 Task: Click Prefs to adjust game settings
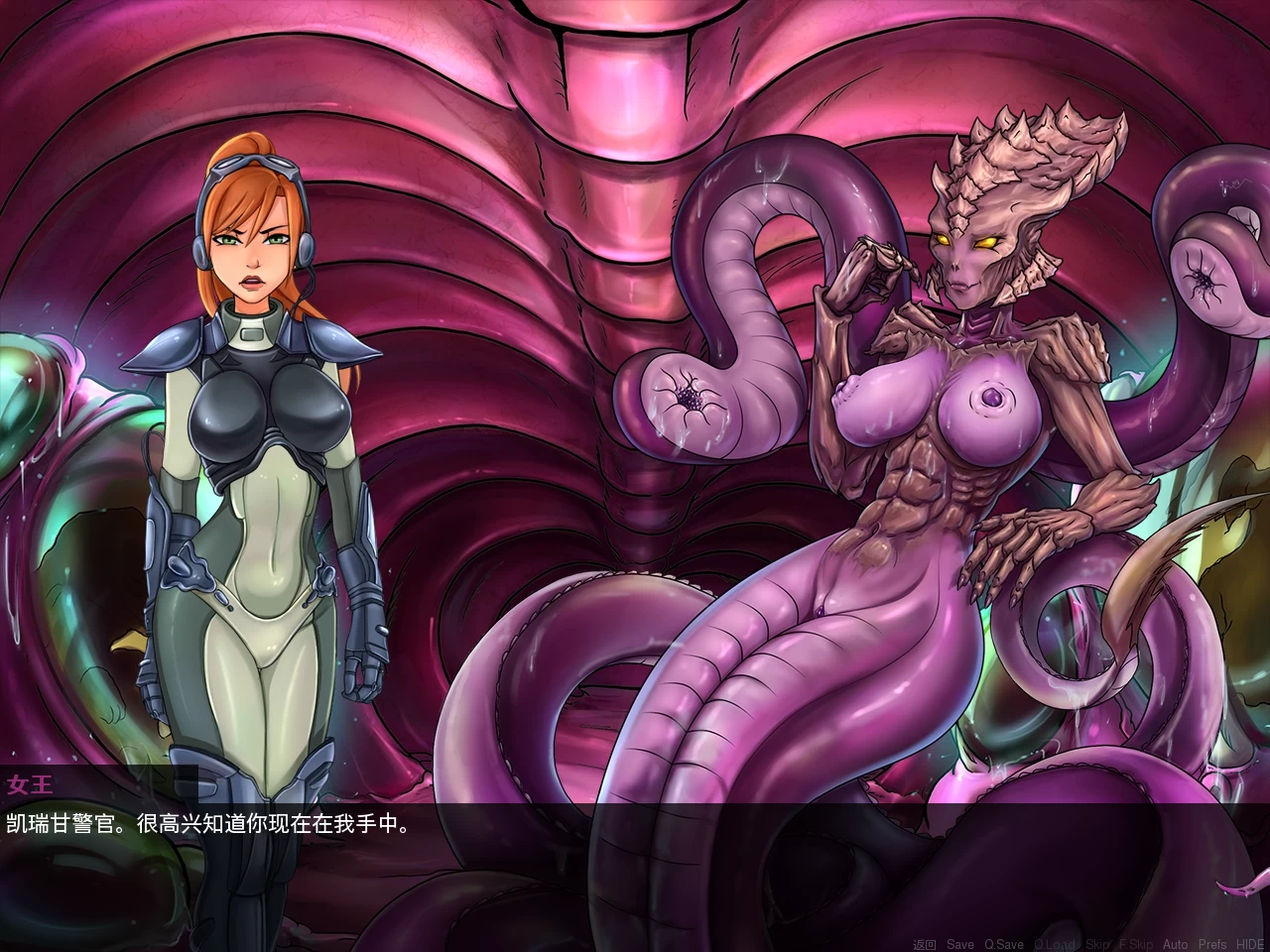click(1211, 944)
